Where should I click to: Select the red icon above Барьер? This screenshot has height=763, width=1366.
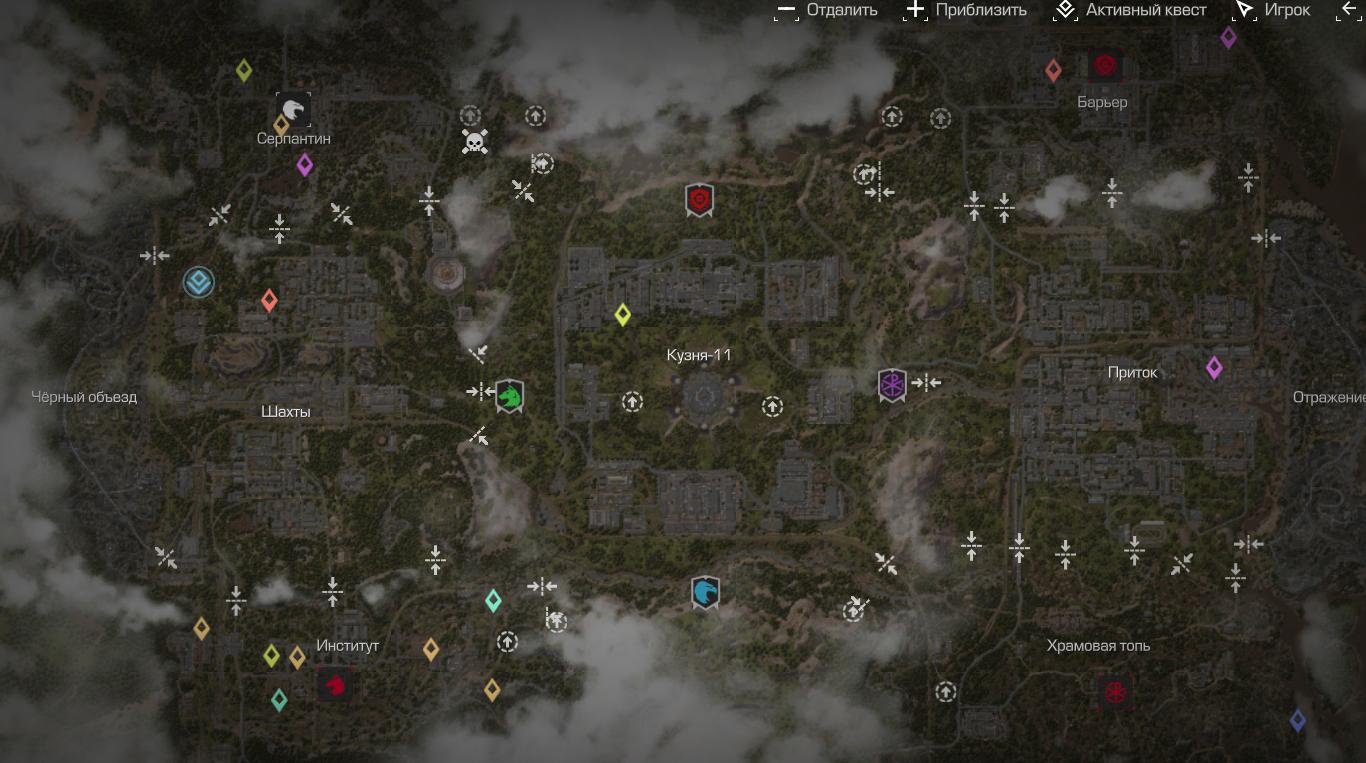coord(1105,66)
